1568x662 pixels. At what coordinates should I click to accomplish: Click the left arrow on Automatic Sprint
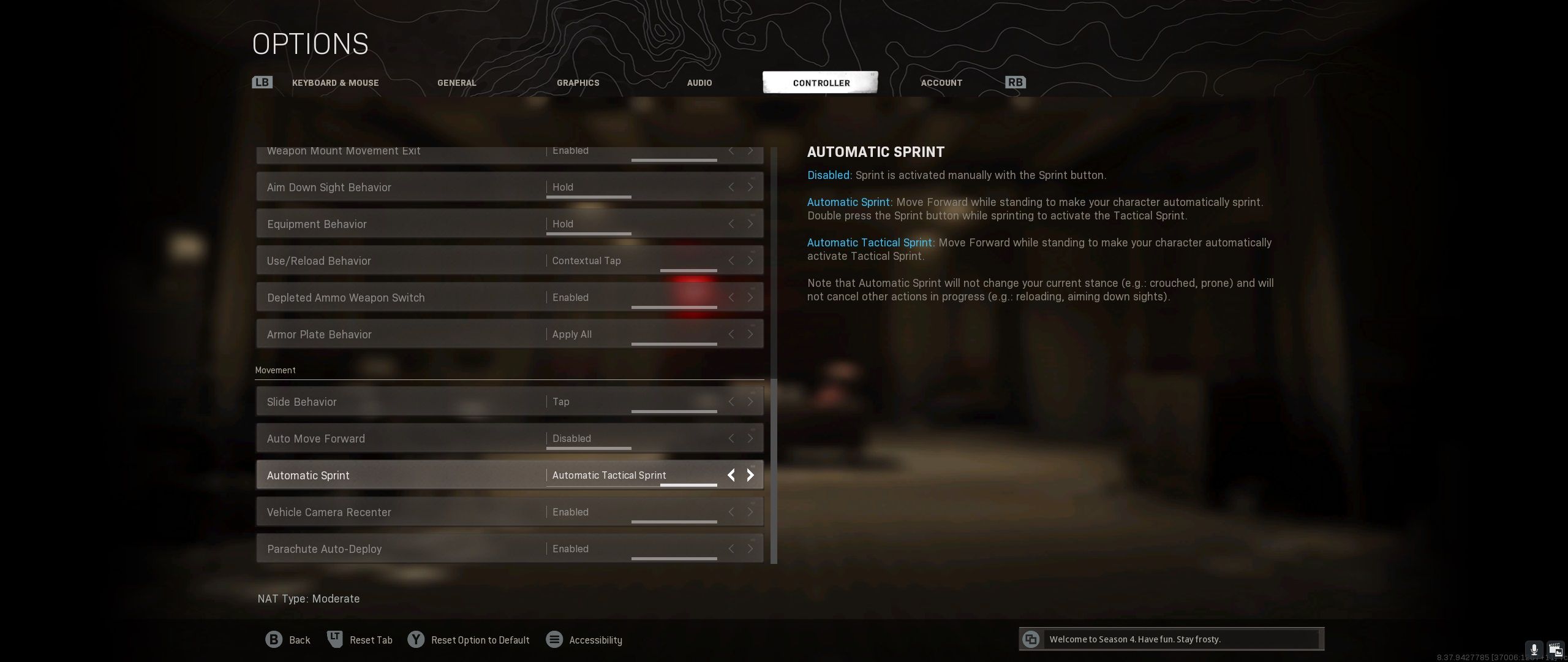[x=731, y=475]
